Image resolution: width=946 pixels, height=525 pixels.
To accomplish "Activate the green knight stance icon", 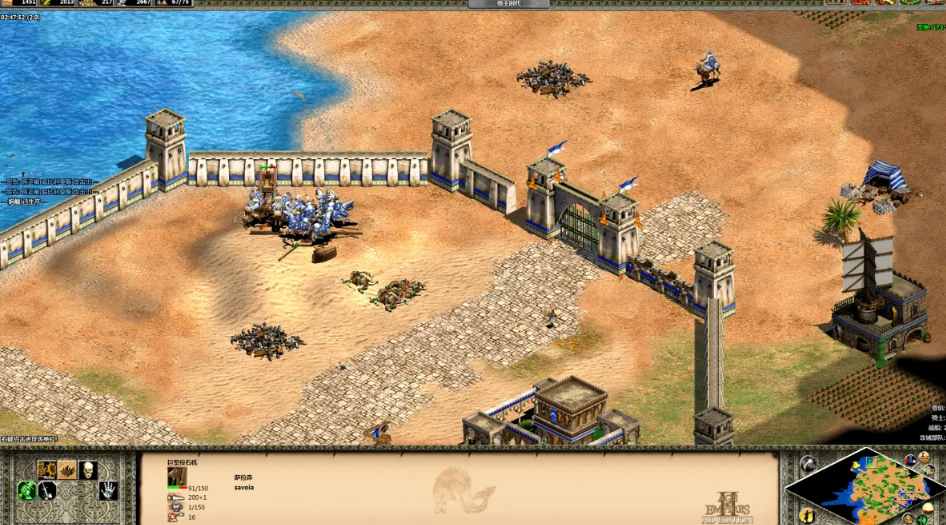I will coord(25,491).
